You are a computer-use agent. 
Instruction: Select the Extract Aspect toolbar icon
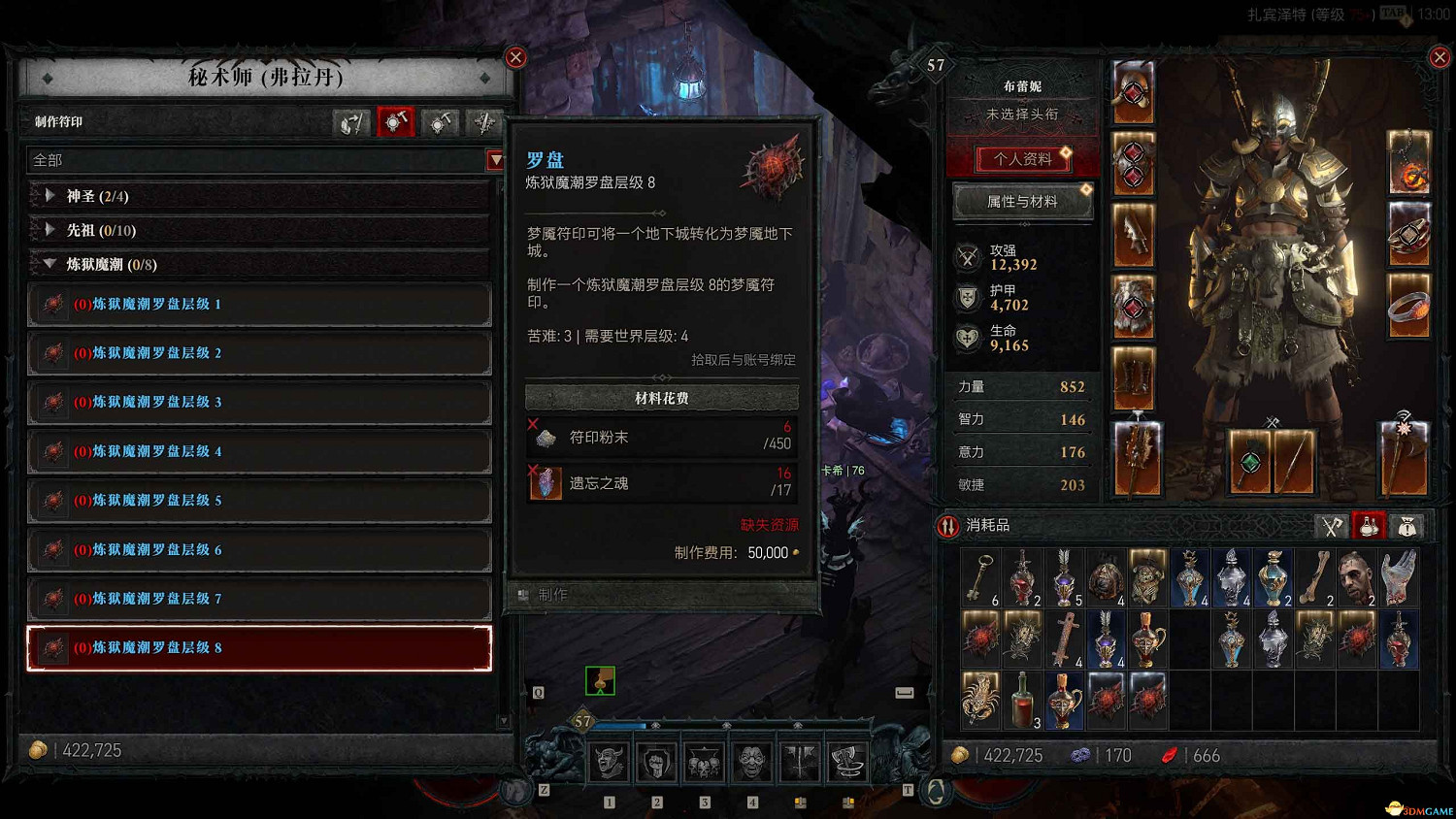click(351, 122)
